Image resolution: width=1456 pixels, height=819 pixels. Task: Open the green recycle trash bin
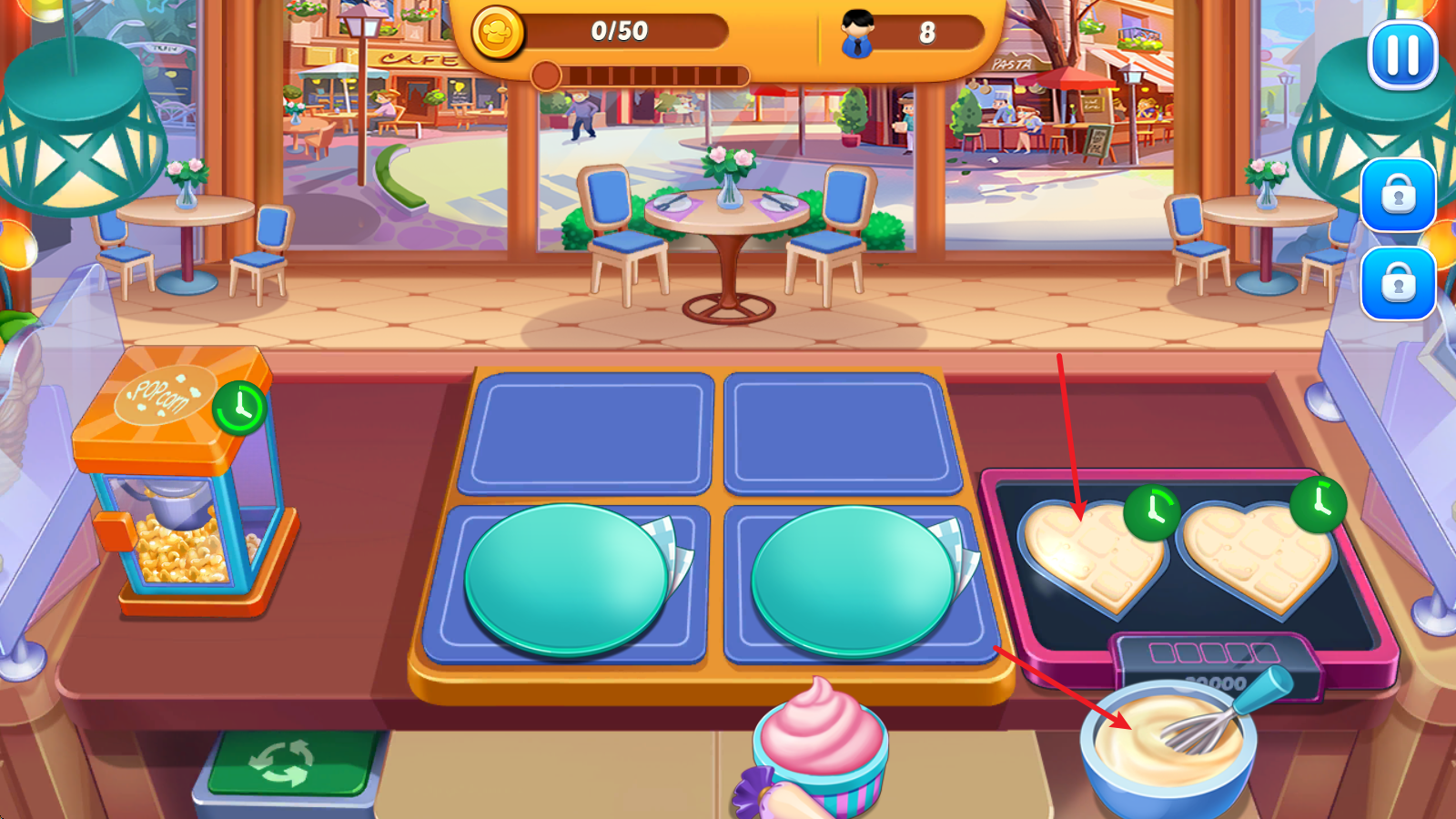click(291, 763)
